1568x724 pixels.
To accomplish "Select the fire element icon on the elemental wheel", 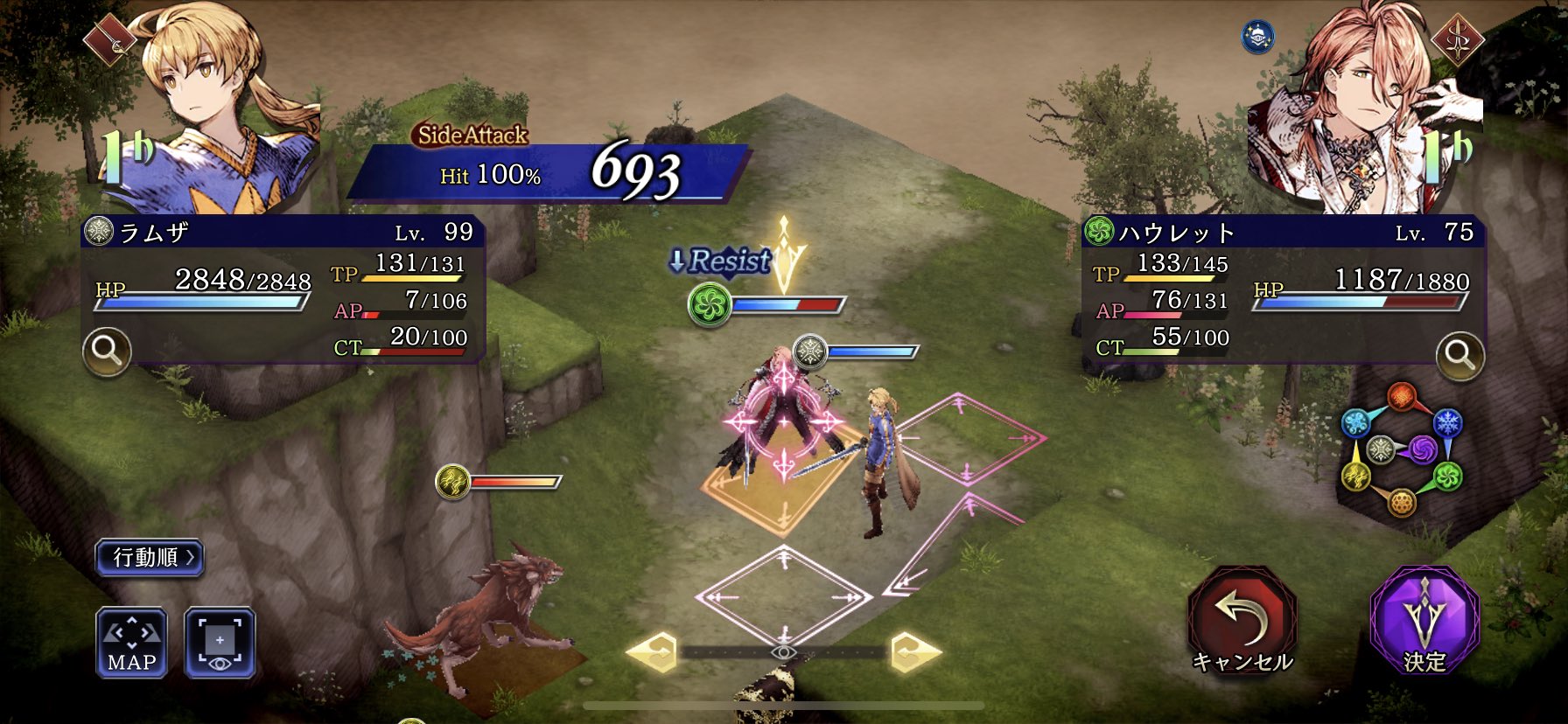I will pos(1402,395).
